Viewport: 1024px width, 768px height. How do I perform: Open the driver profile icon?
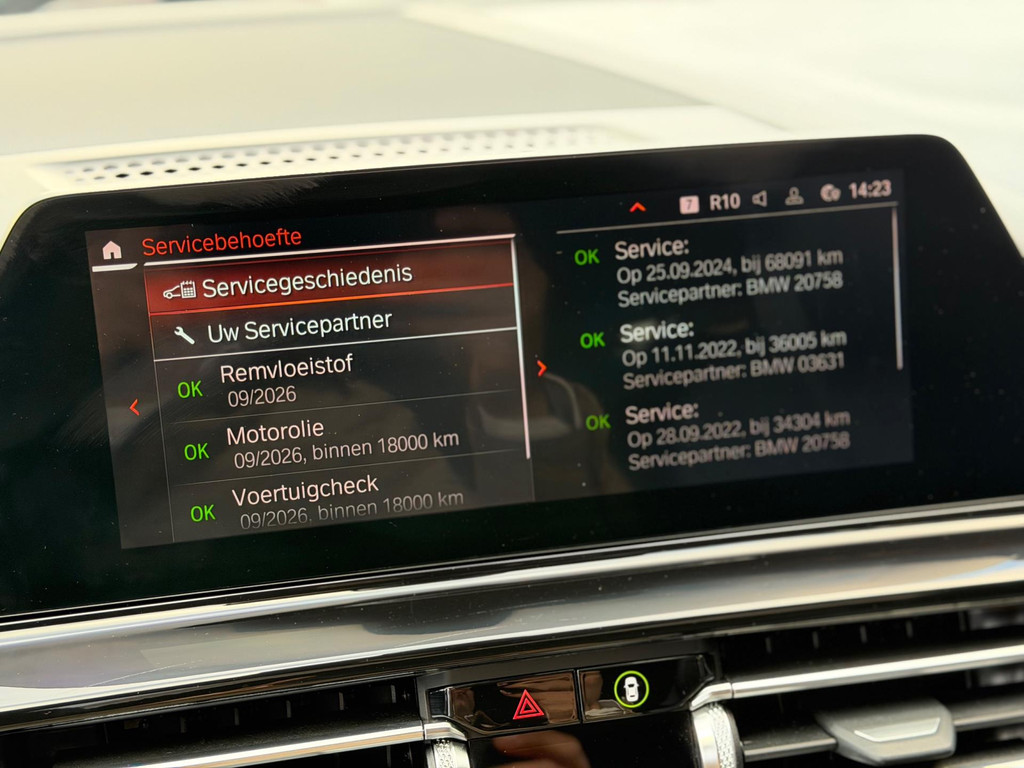pos(794,195)
